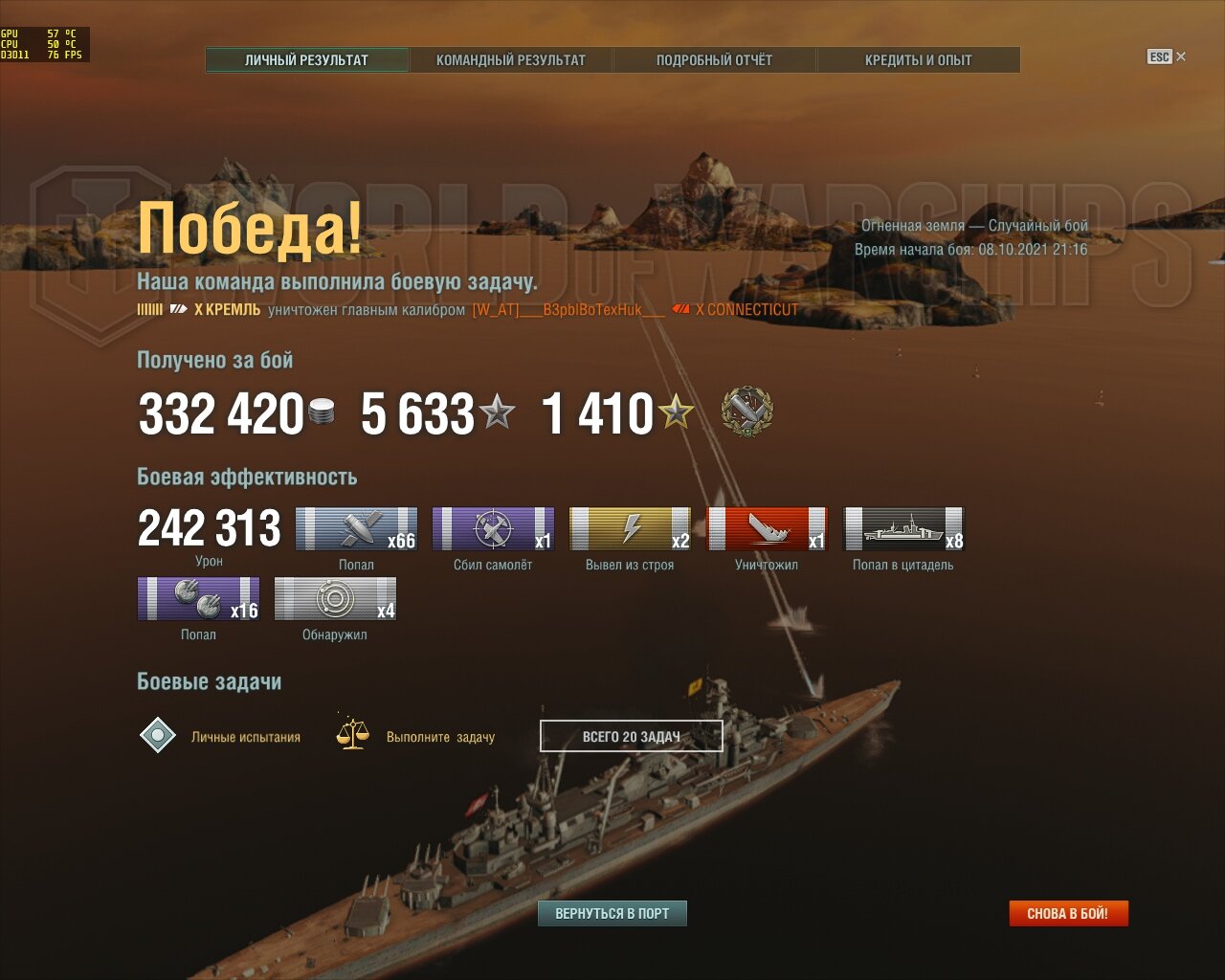Close the results screen with ESC button

(1166, 56)
